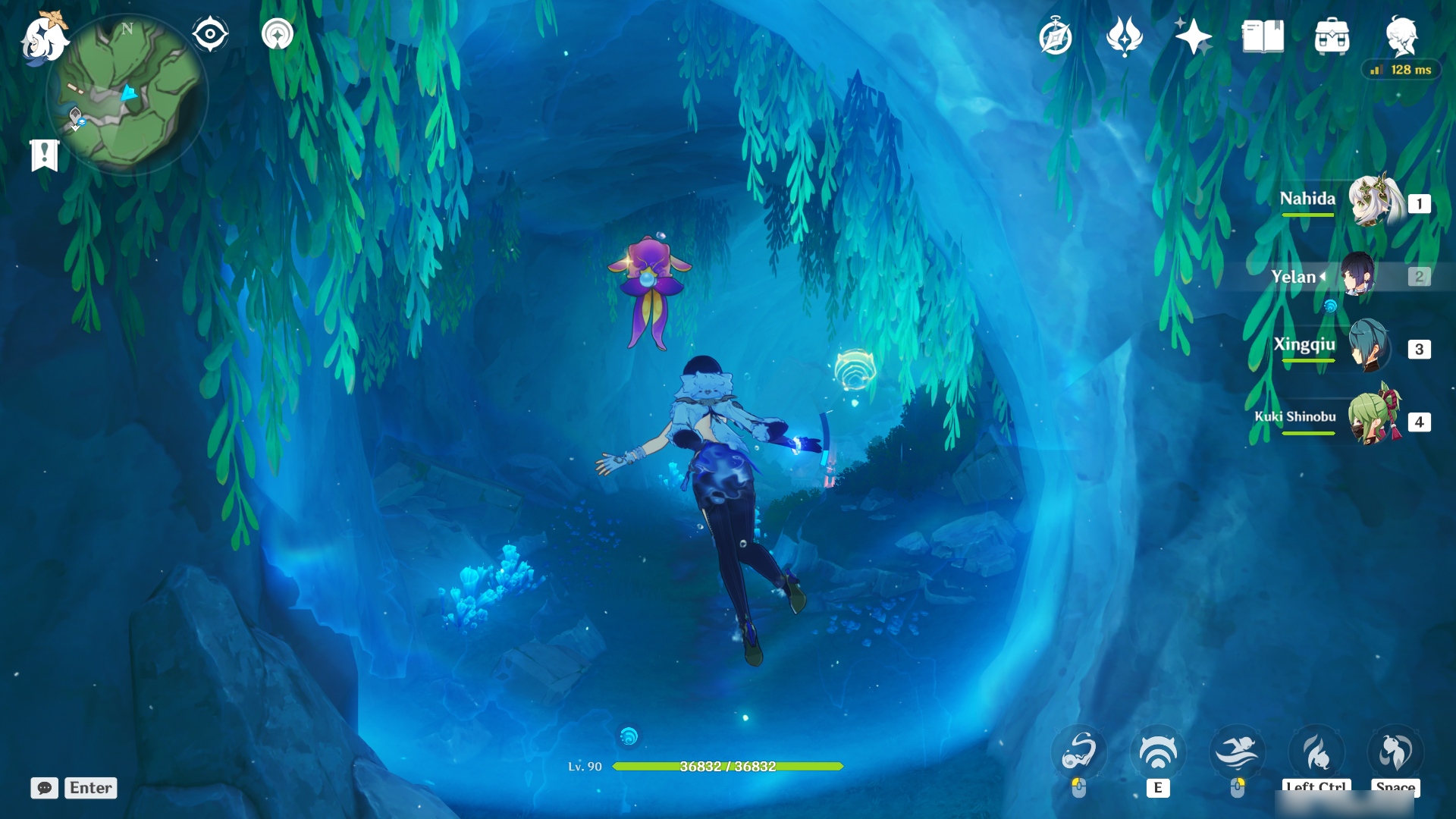Activate the E underwater skill icon
This screenshot has width=1456, height=819.
point(1158,752)
